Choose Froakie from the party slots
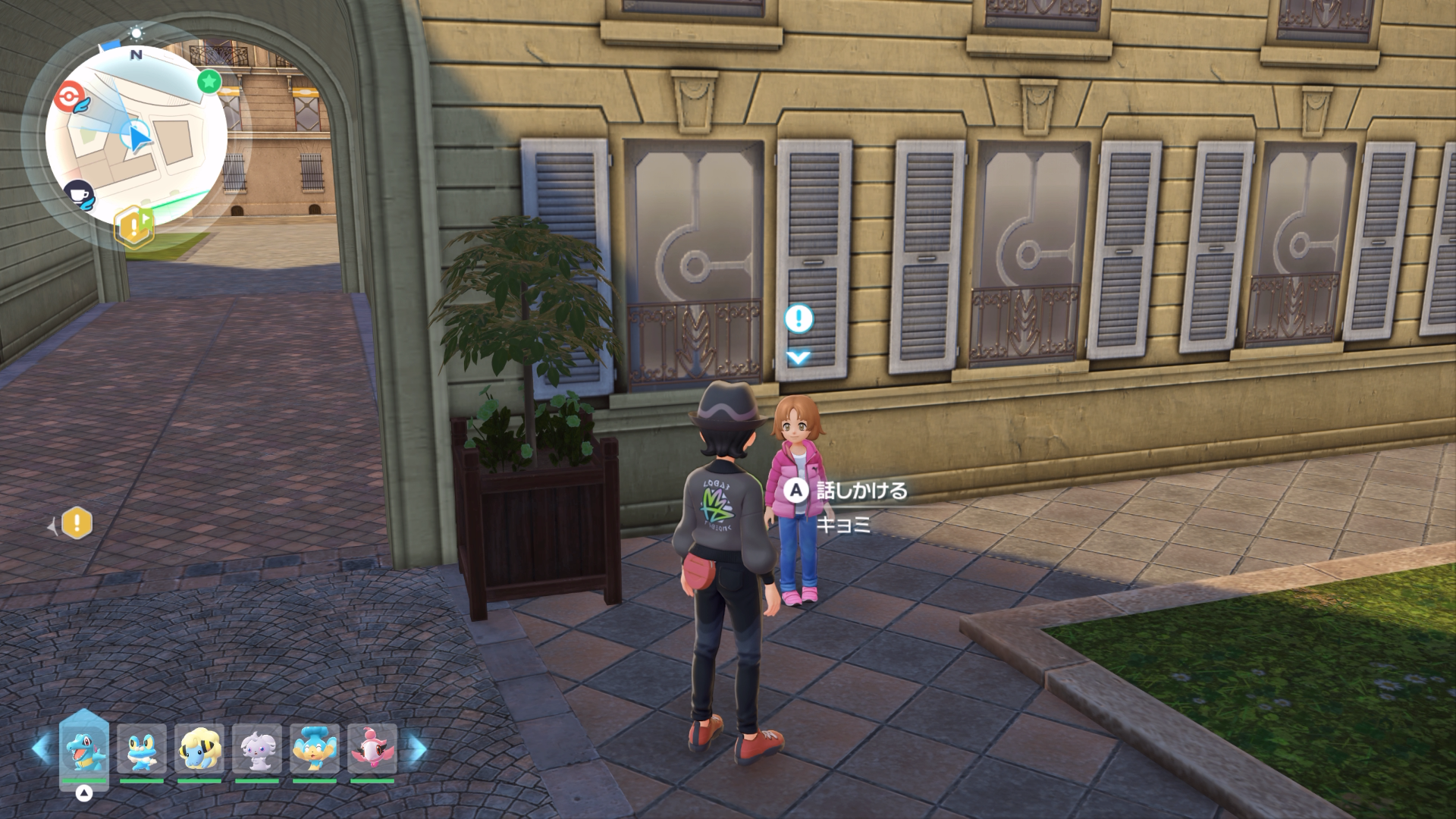The image size is (1456, 819). [x=142, y=748]
